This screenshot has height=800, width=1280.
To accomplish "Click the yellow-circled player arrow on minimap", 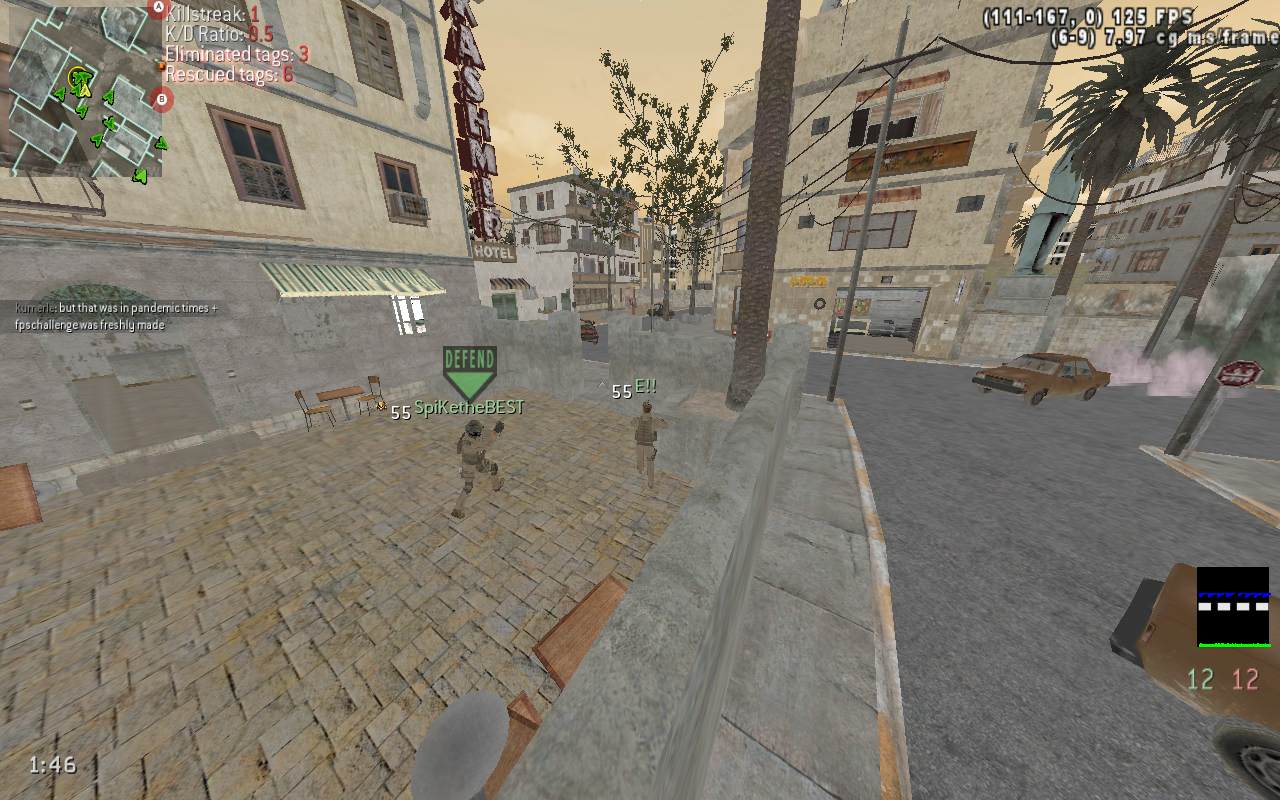I will pos(79,80).
